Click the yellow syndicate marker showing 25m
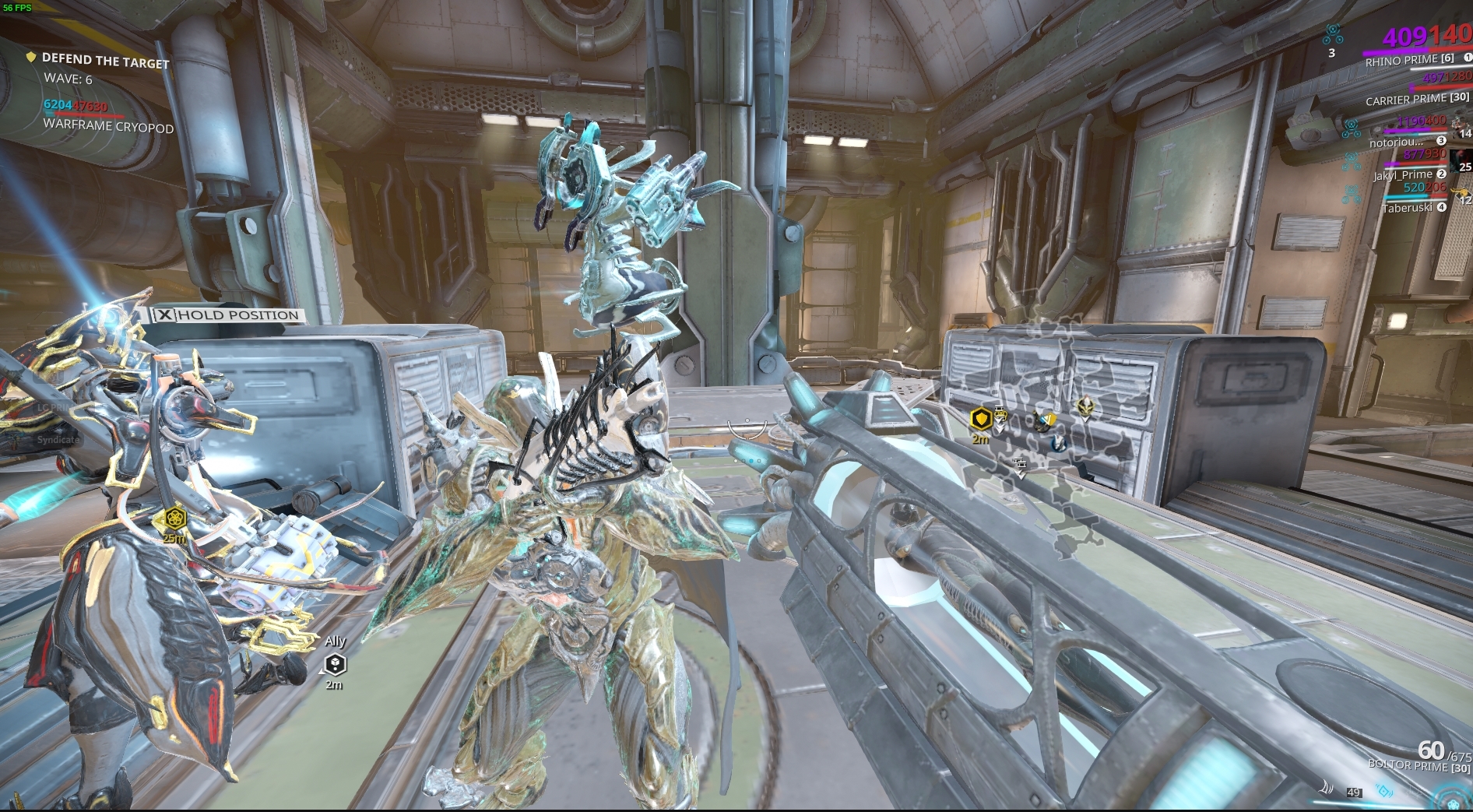Viewport: 1473px width, 812px height. pyautogui.click(x=173, y=518)
